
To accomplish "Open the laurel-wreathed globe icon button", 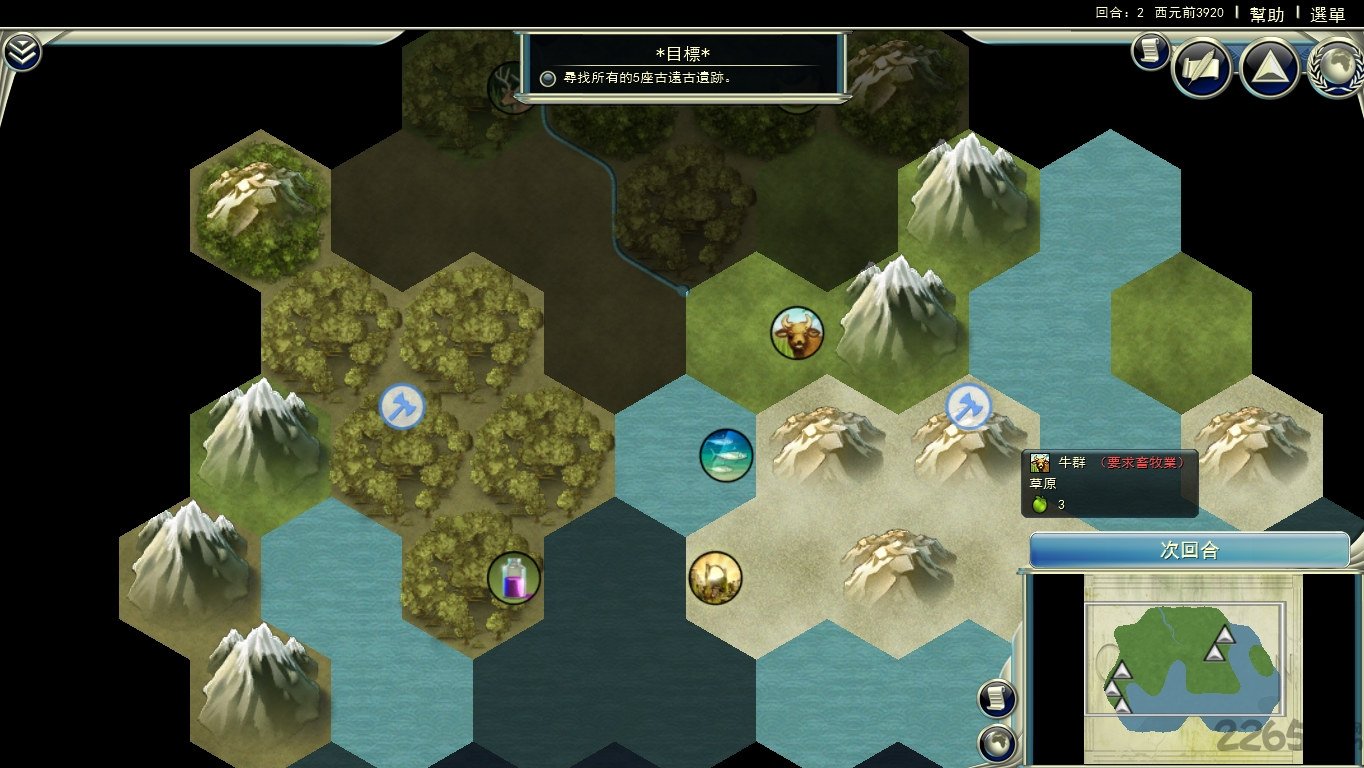I will click(x=1336, y=68).
